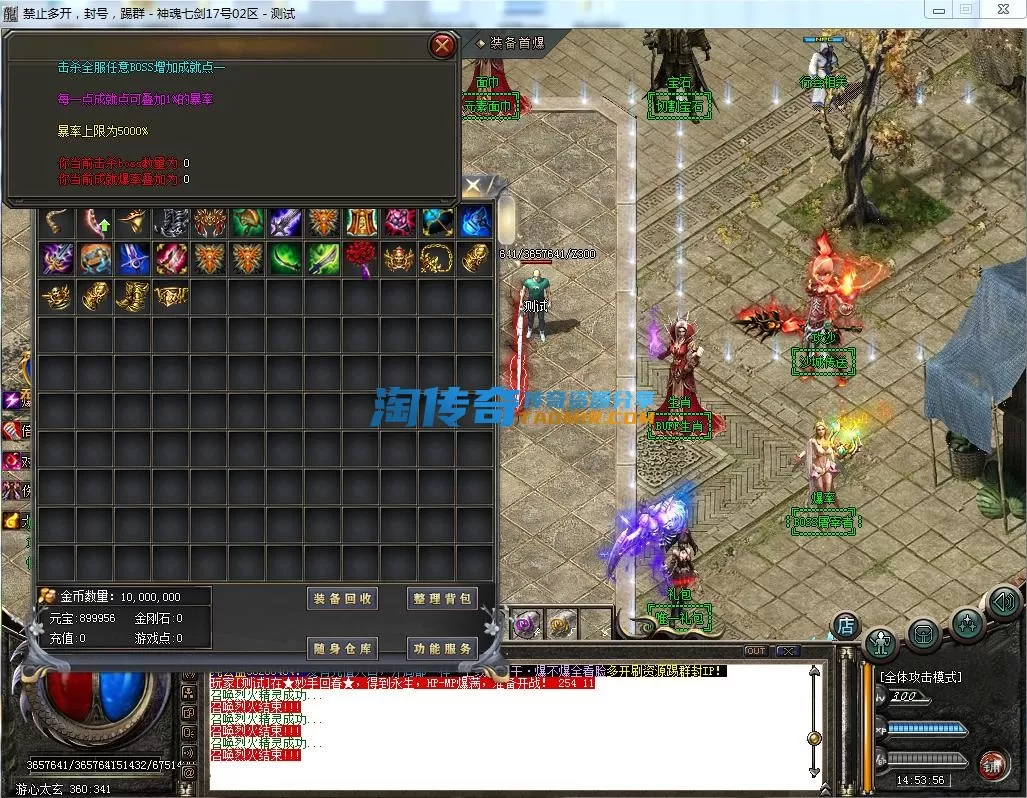Toggle sound with the speaker button
Viewport: 1027px width, 798px height.
(1004, 602)
